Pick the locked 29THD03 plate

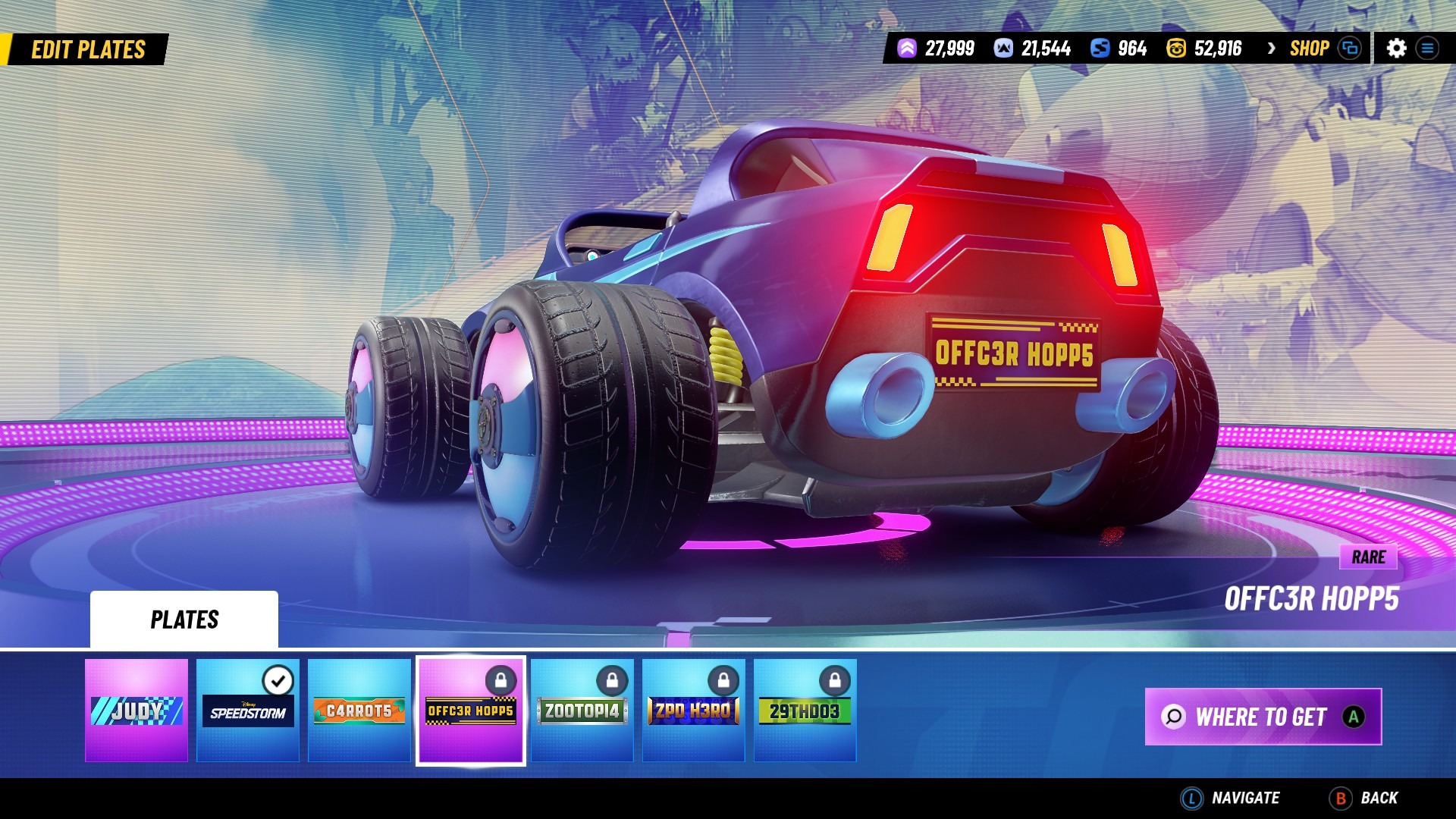click(x=805, y=710)
